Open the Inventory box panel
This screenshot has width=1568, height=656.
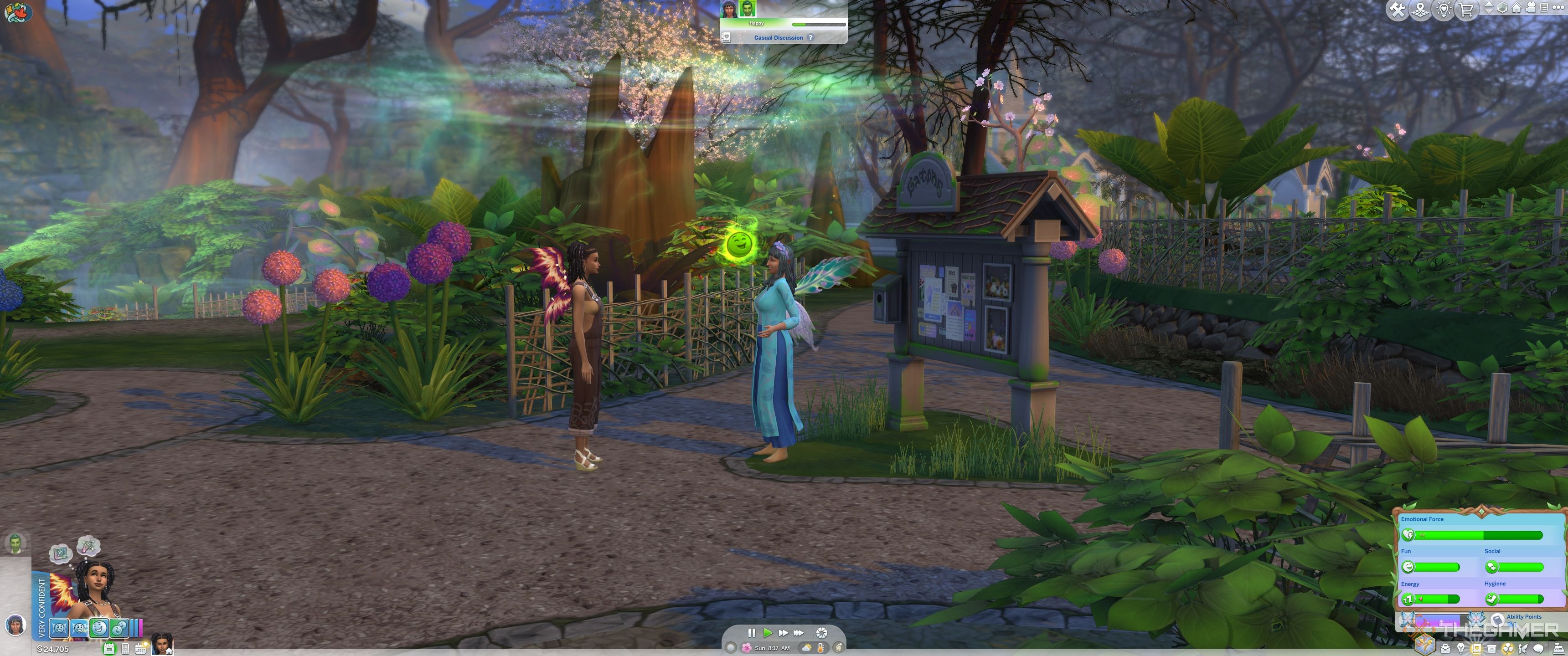coord(1491,649)
